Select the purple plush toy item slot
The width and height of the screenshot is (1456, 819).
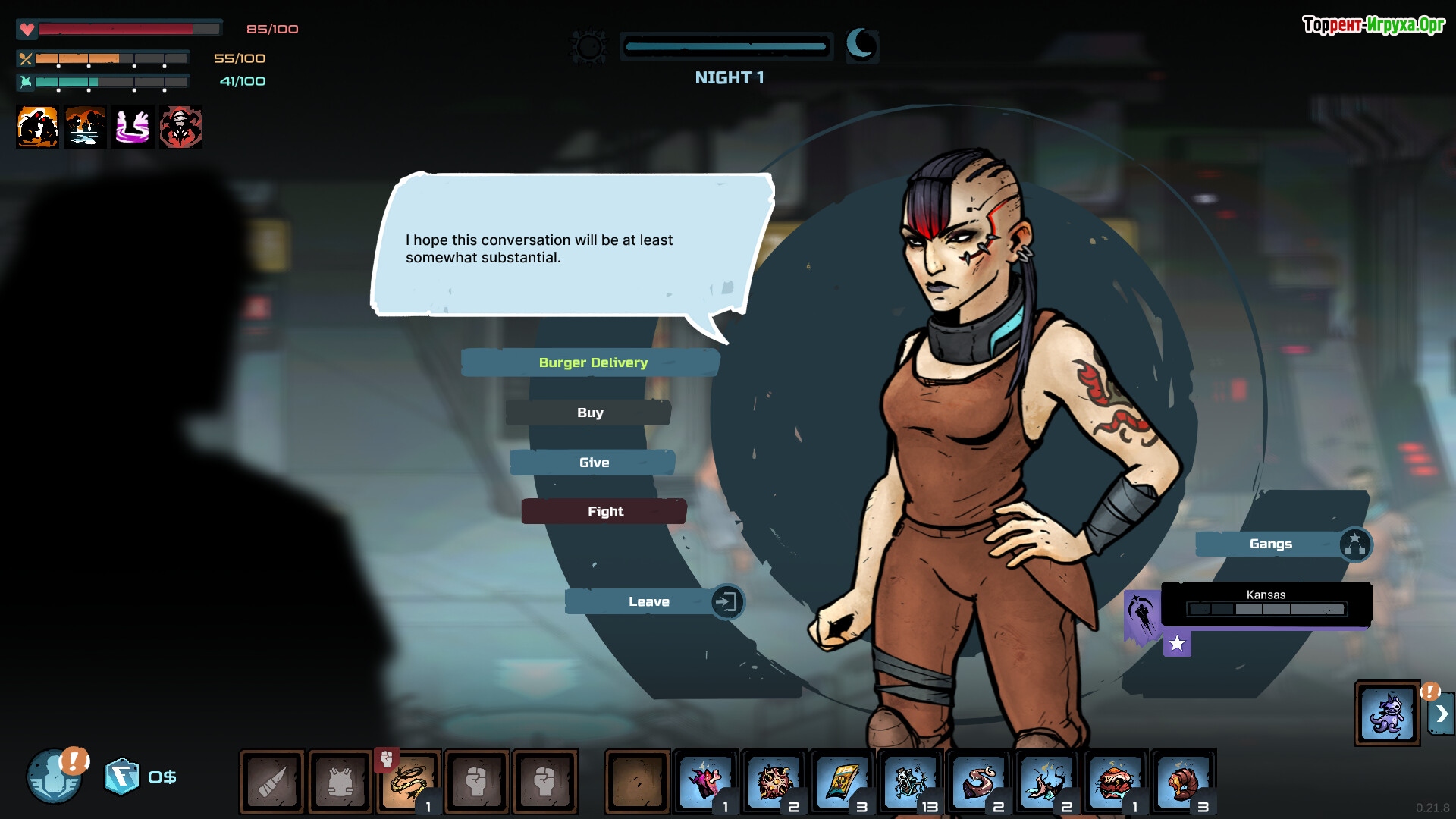pyautogui.click(x=1387, y=713)
